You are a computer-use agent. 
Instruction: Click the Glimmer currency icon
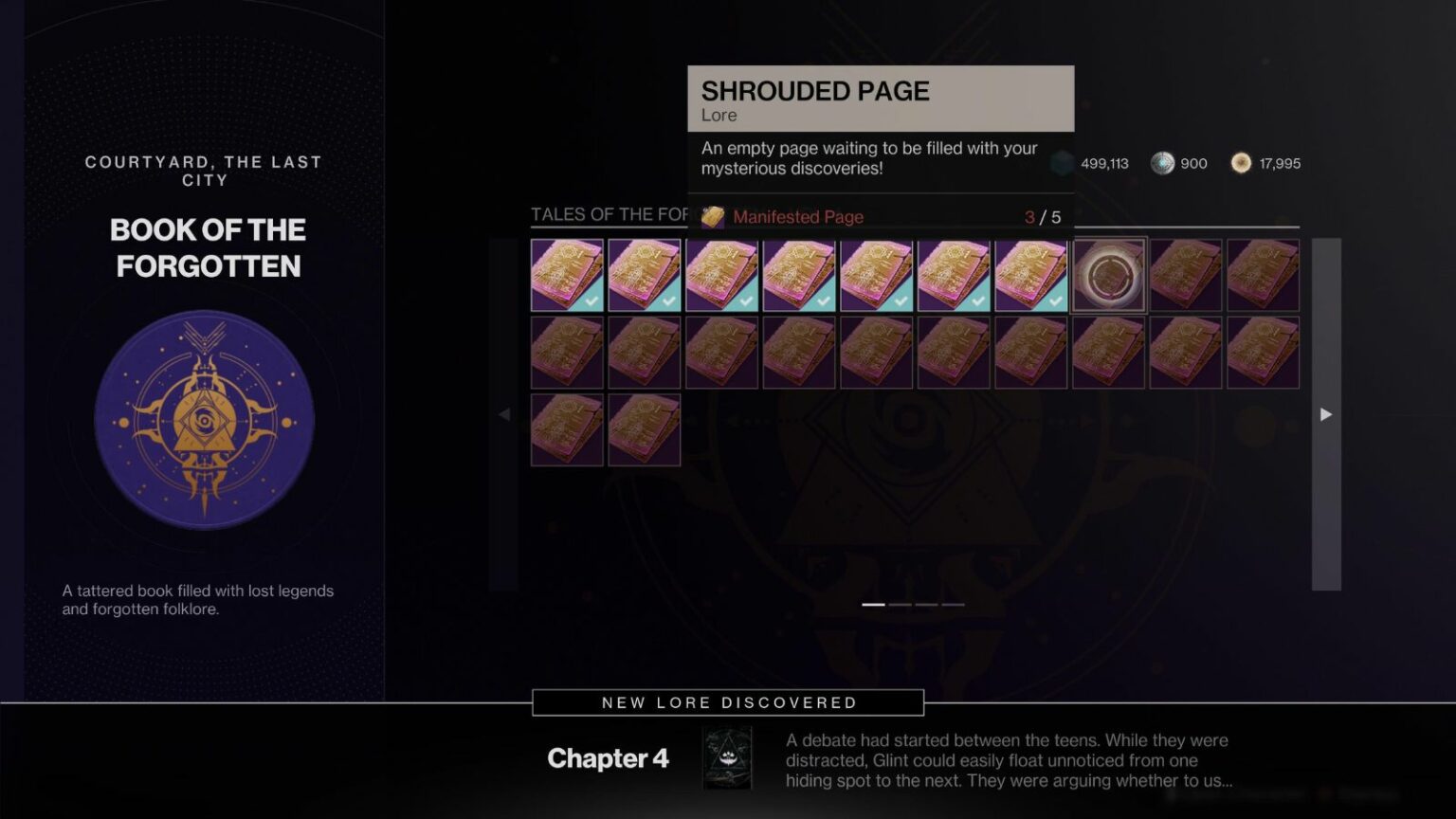1062,163
